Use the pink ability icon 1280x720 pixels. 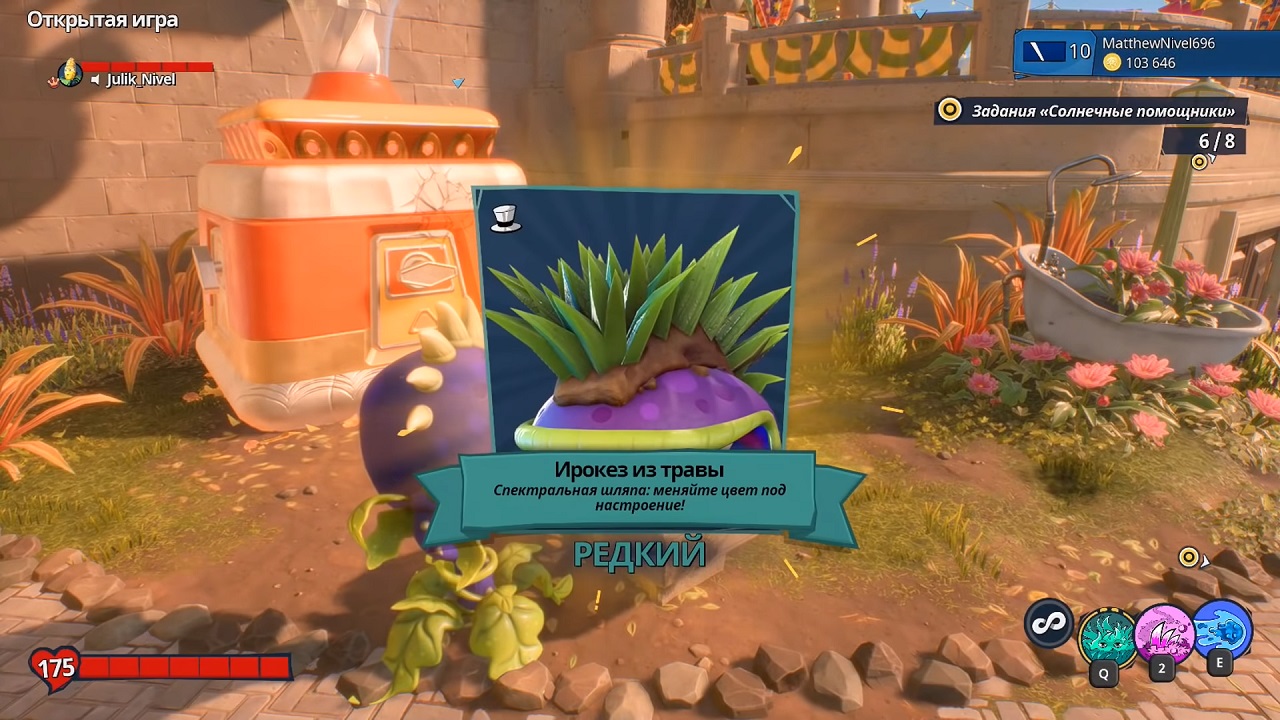coord(1163,633)
